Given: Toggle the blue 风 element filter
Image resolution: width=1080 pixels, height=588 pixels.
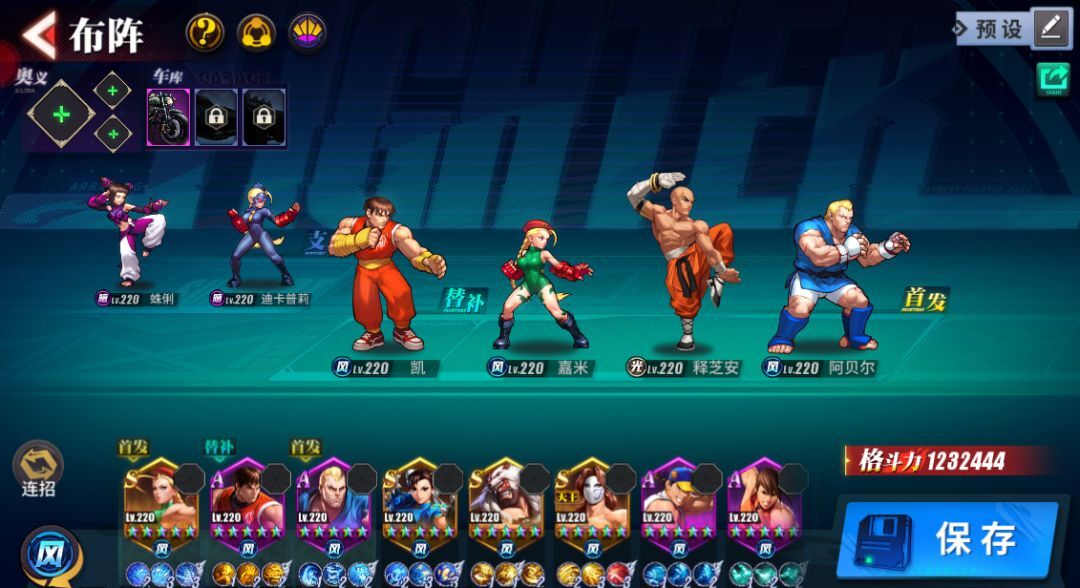Looking at the screenshot, I should [46, 552].
